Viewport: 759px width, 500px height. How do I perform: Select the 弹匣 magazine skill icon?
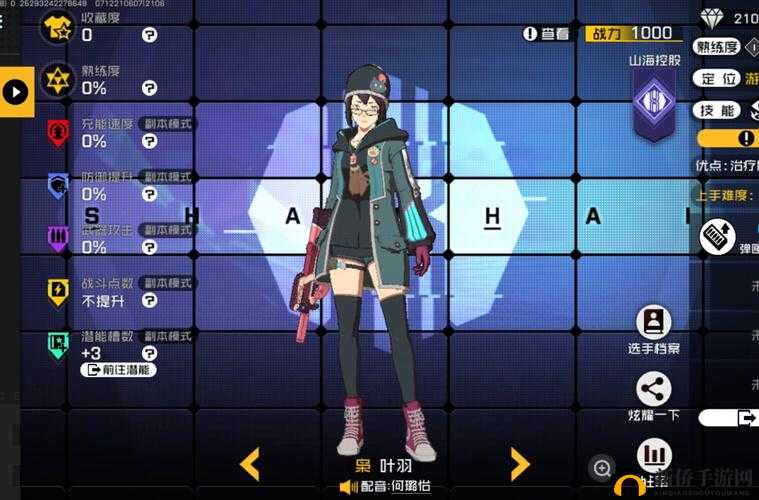pyautogui.click(x=718, y=235)
